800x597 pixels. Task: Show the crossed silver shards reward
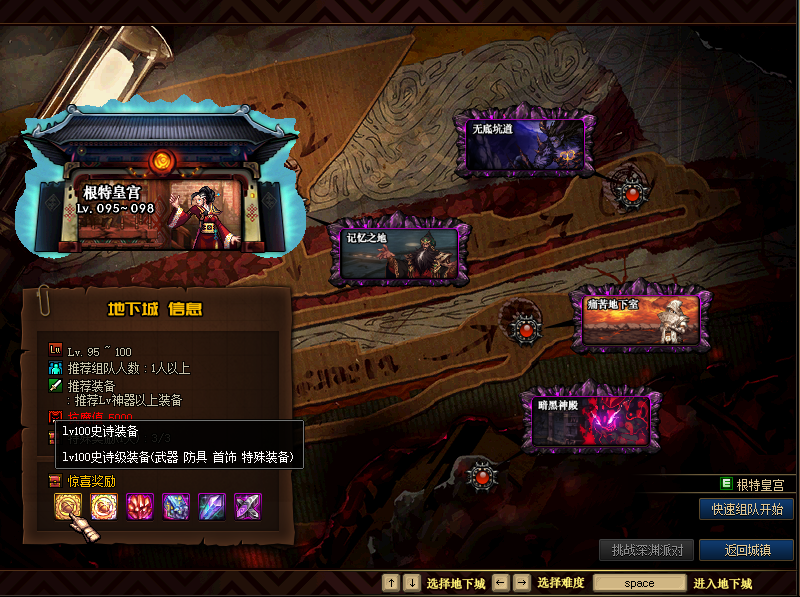[248, 506]
